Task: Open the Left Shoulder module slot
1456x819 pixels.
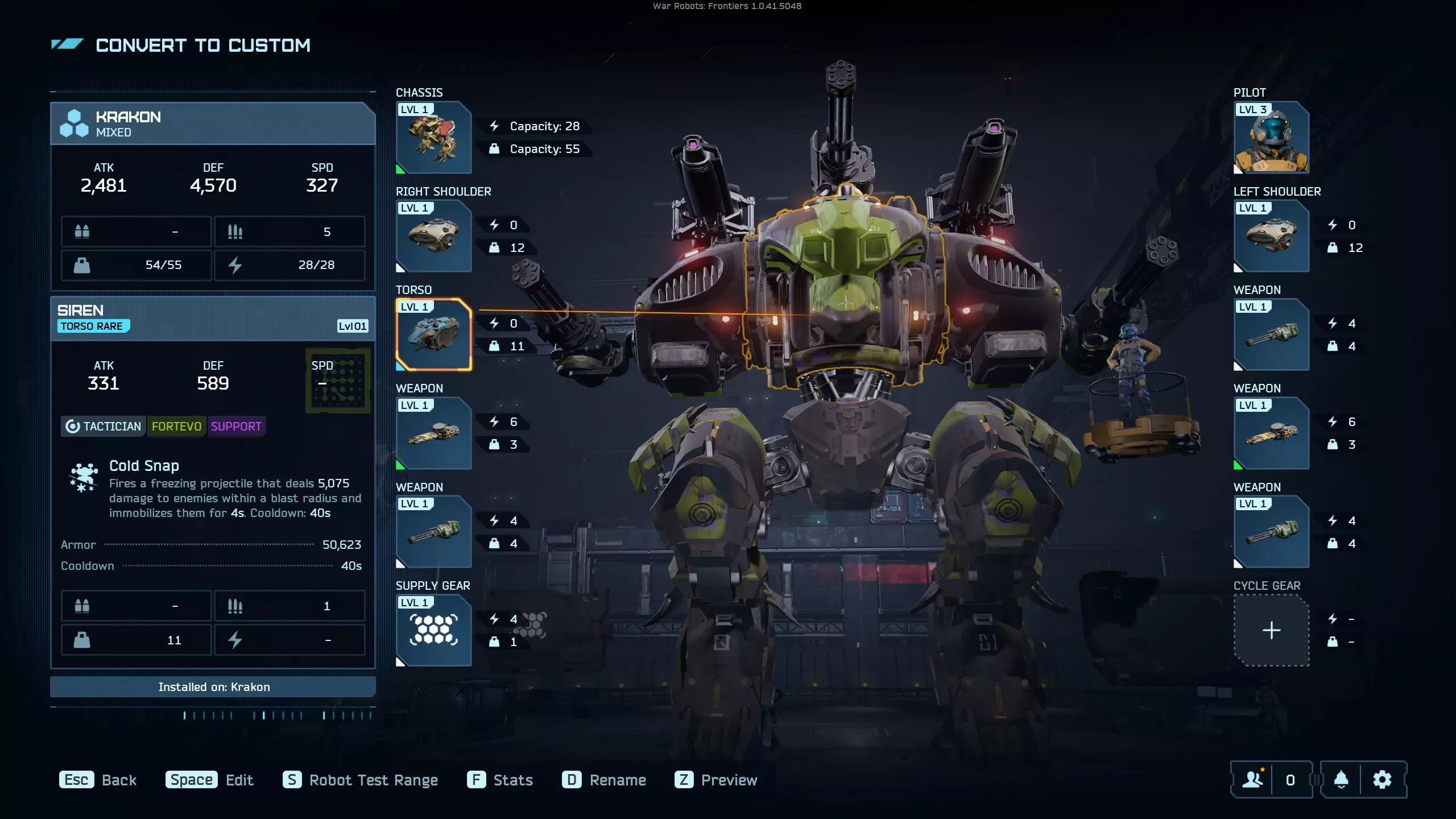Action: pyautogui.click(x=1271, y=236)
